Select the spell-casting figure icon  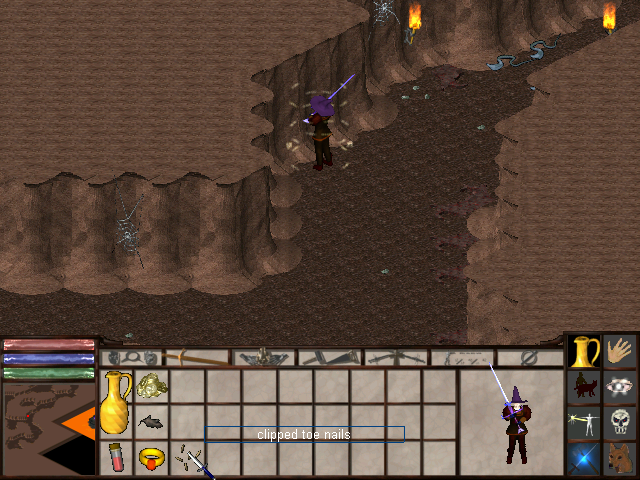(585, 423)
